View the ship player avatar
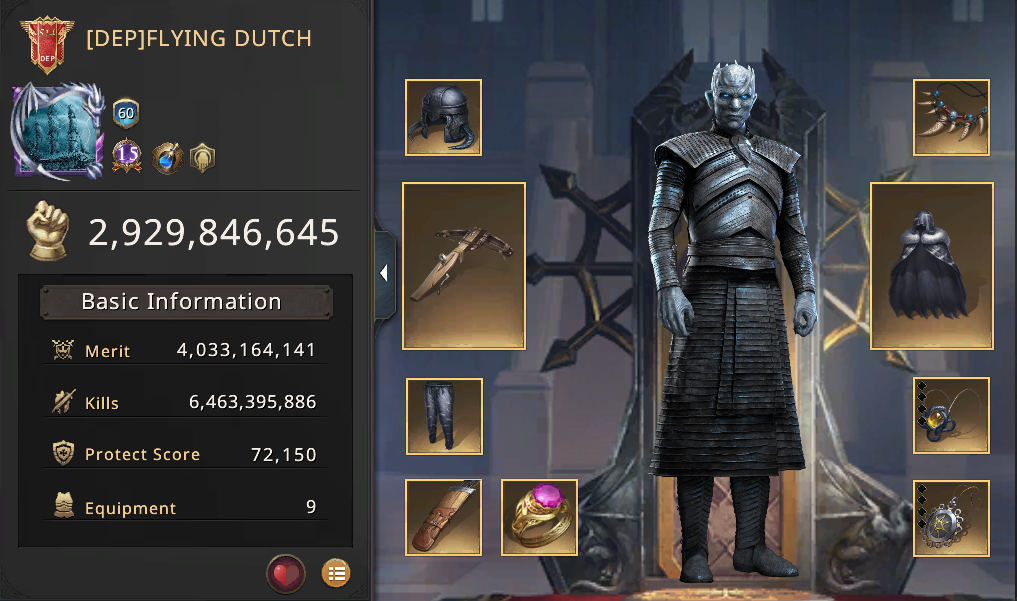The height and width of the screenshot is (601, 1017). tap(58, 132)
